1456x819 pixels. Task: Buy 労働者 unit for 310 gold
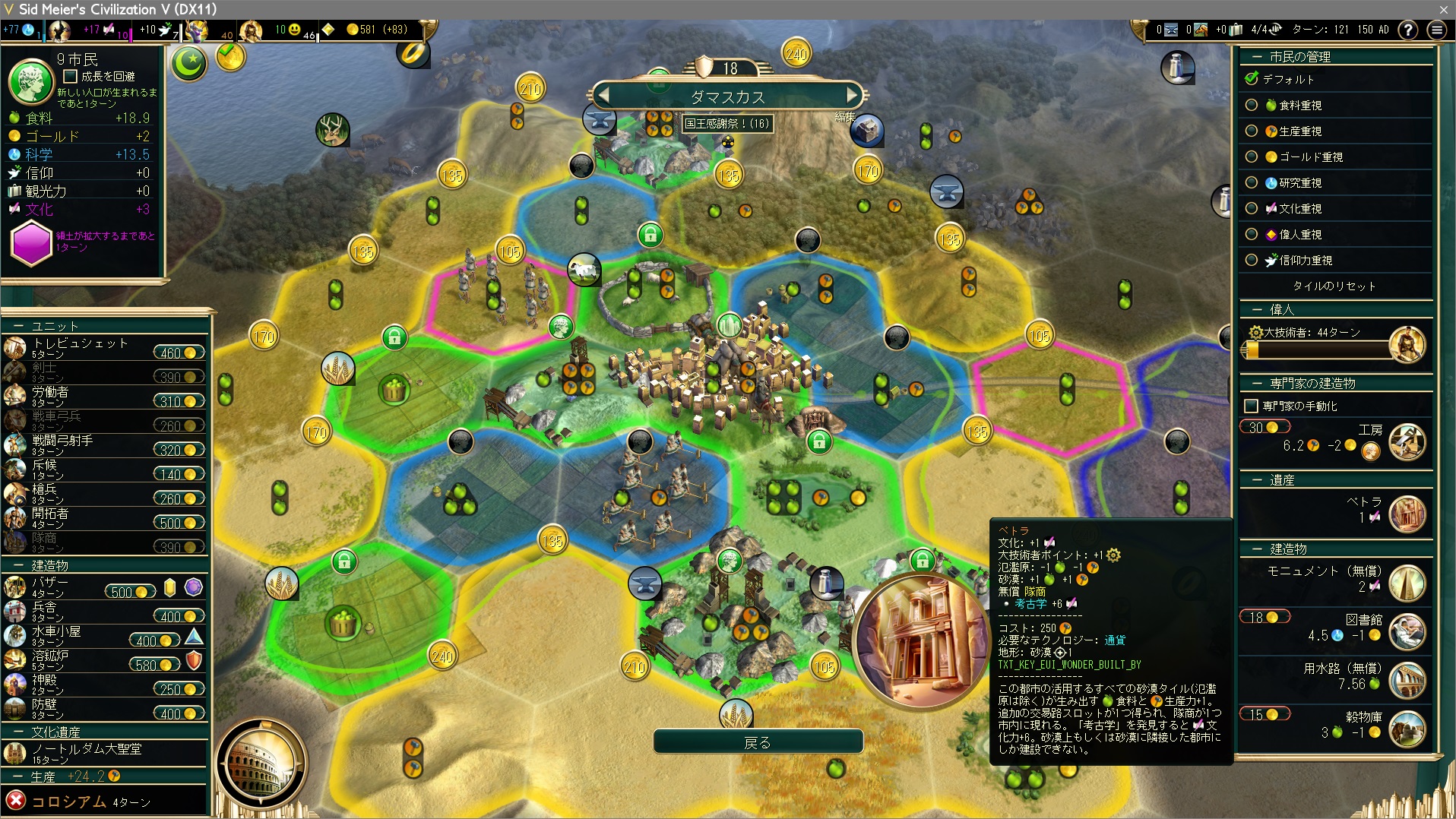[x=179, y=401]
